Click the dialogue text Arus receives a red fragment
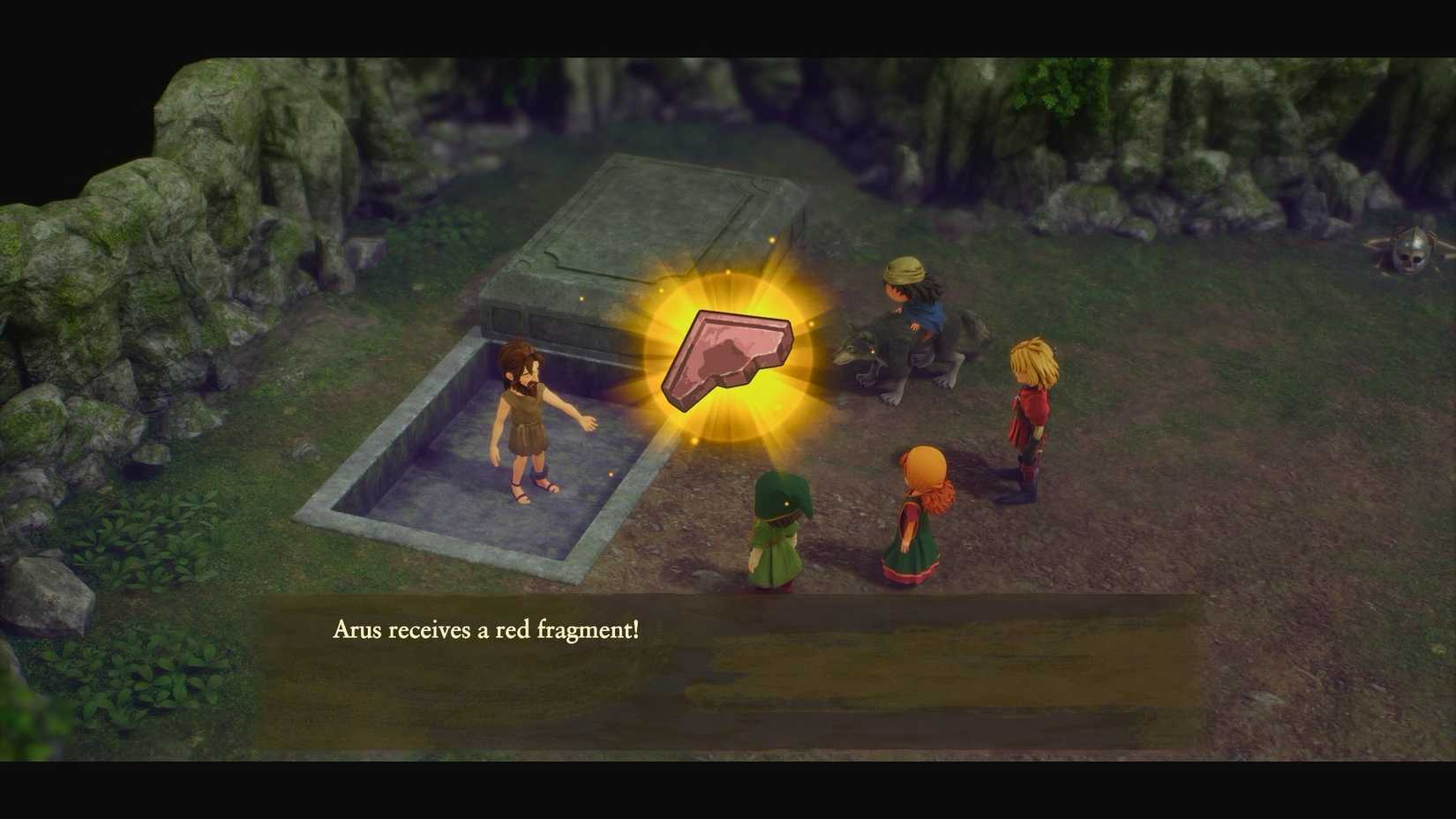The width and height of the screenshot is (1456, 819). 485,630
